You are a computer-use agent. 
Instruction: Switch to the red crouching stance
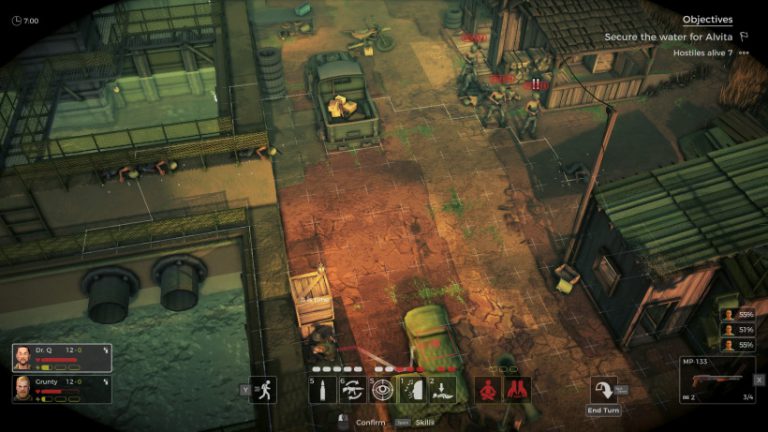(488, 389)
